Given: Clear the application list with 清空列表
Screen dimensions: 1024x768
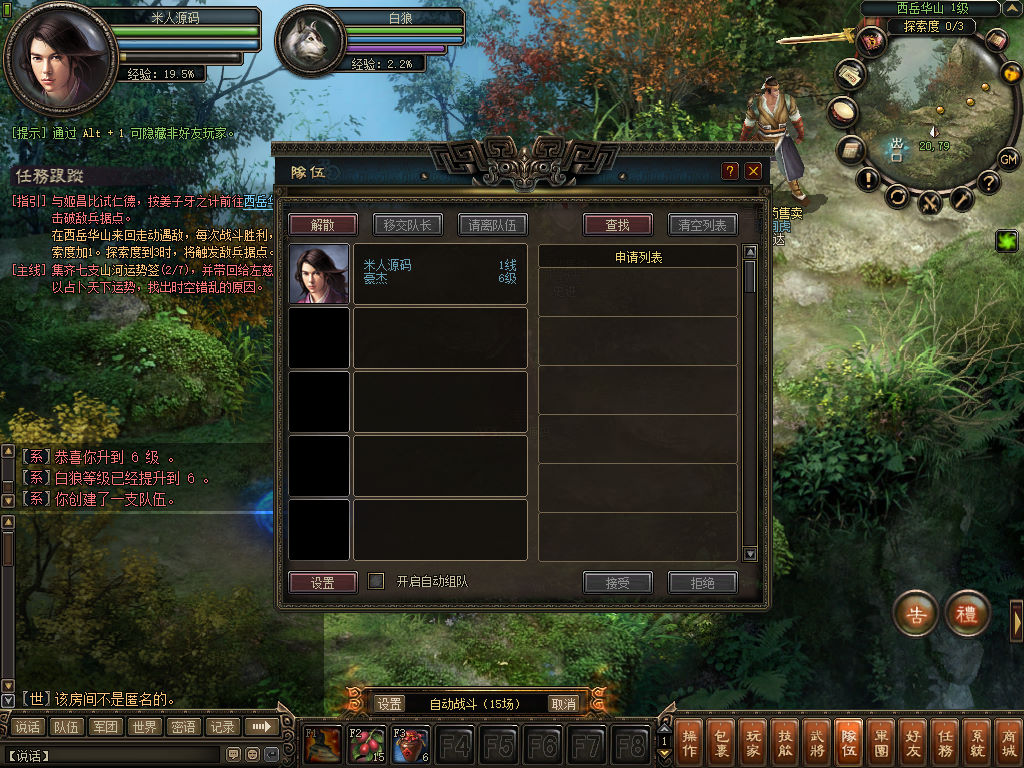Looking at the screenshot, I should 702,225.
